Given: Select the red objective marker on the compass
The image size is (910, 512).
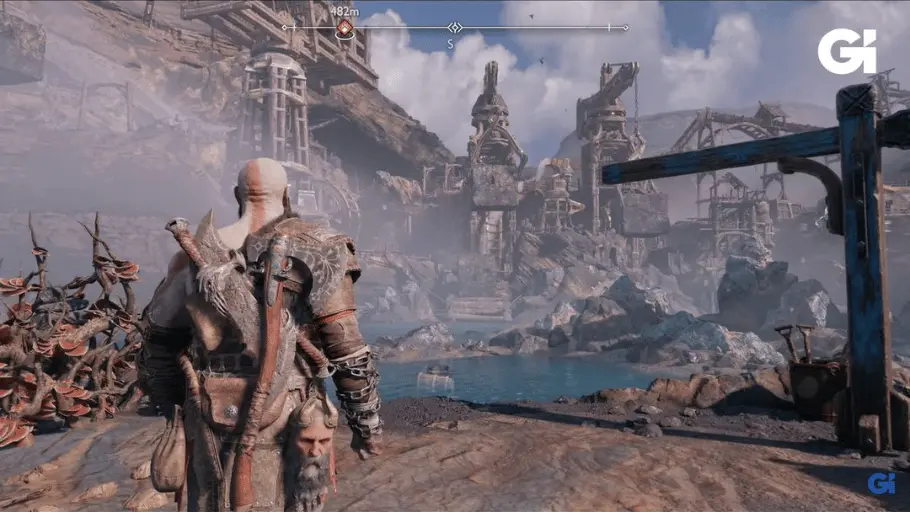Looking at the screenshot, I should pos(344,28).
